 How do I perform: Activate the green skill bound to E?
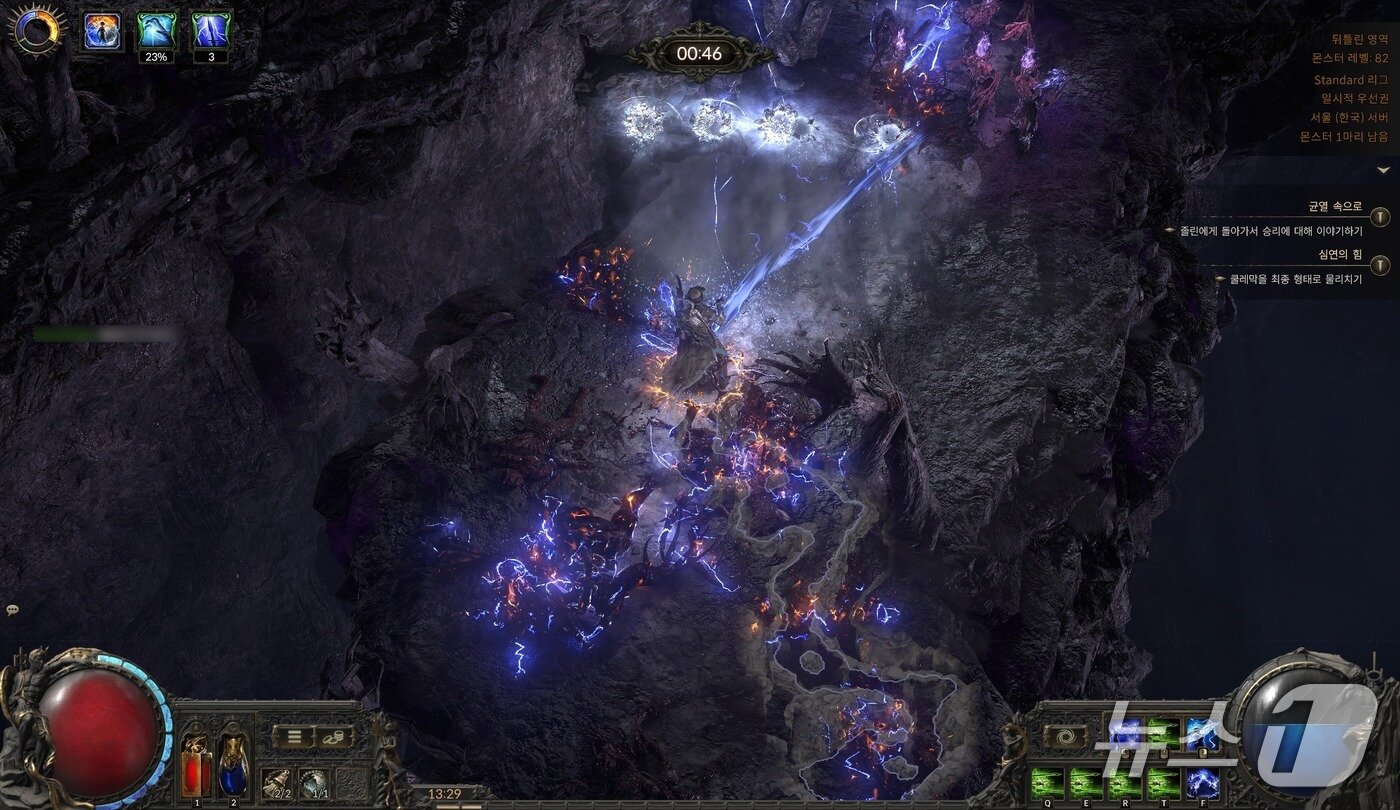[1086, 782]
